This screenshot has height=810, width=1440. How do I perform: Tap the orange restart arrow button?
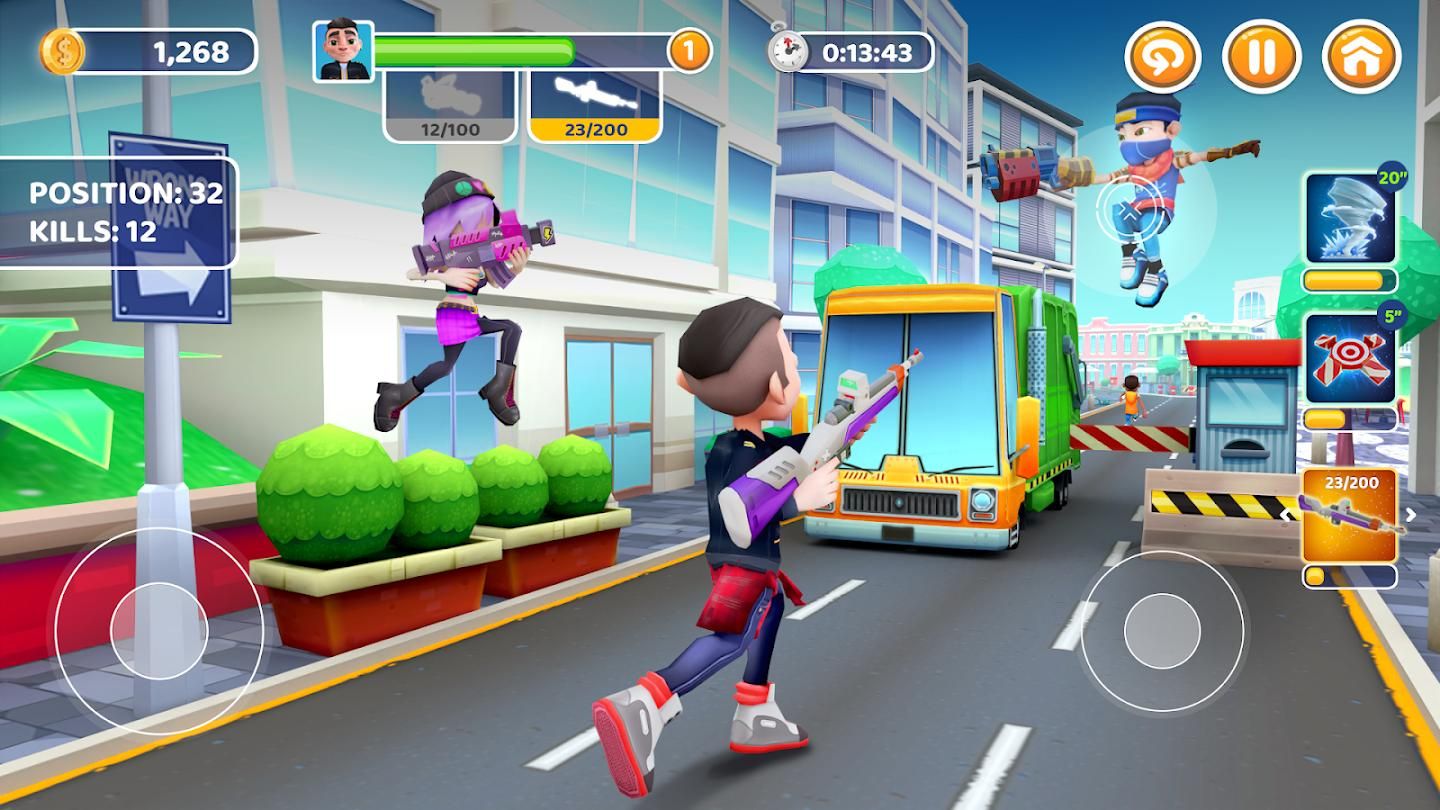pos(1163,57)
